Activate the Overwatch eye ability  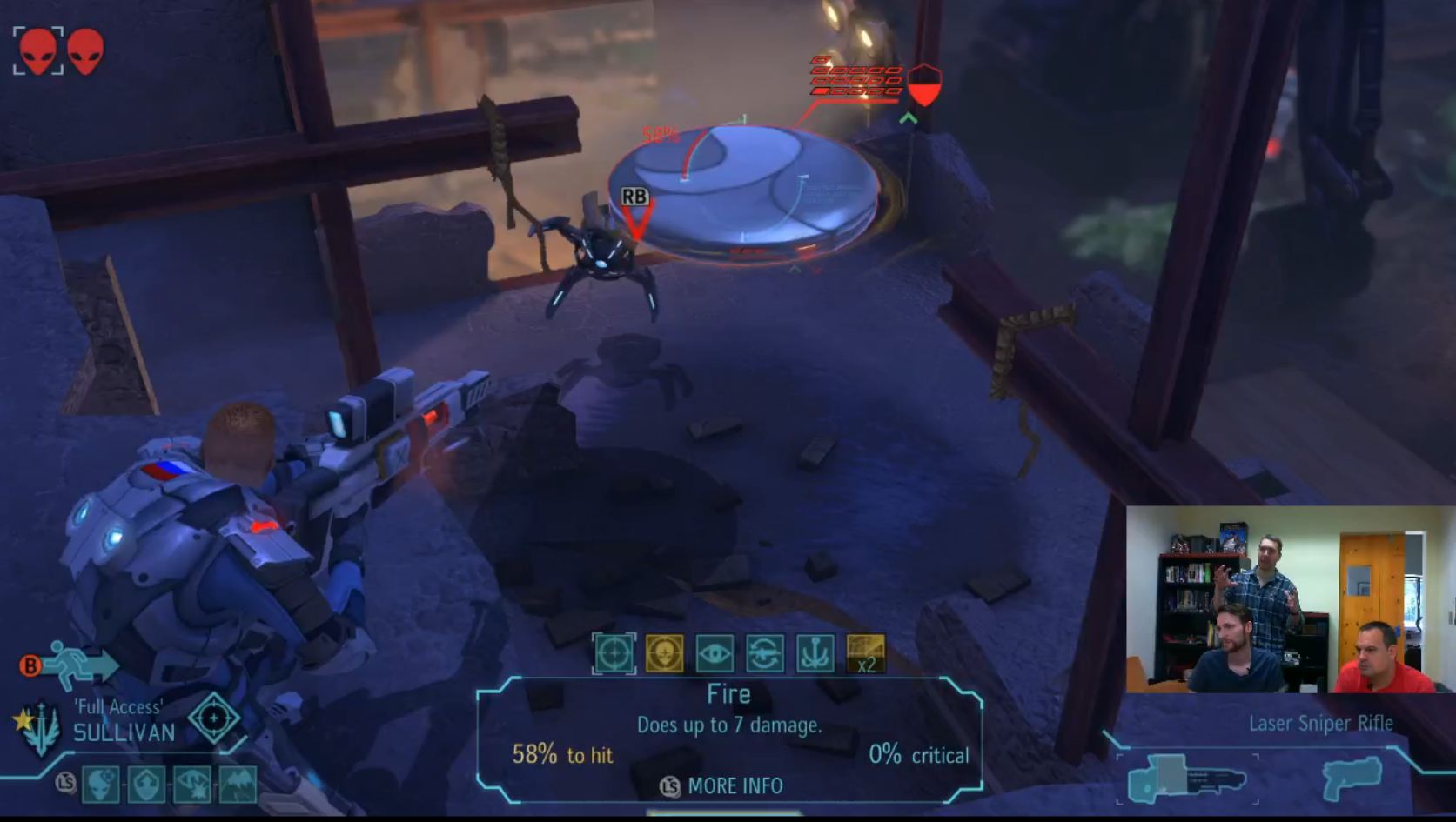[x=715, y=653]
